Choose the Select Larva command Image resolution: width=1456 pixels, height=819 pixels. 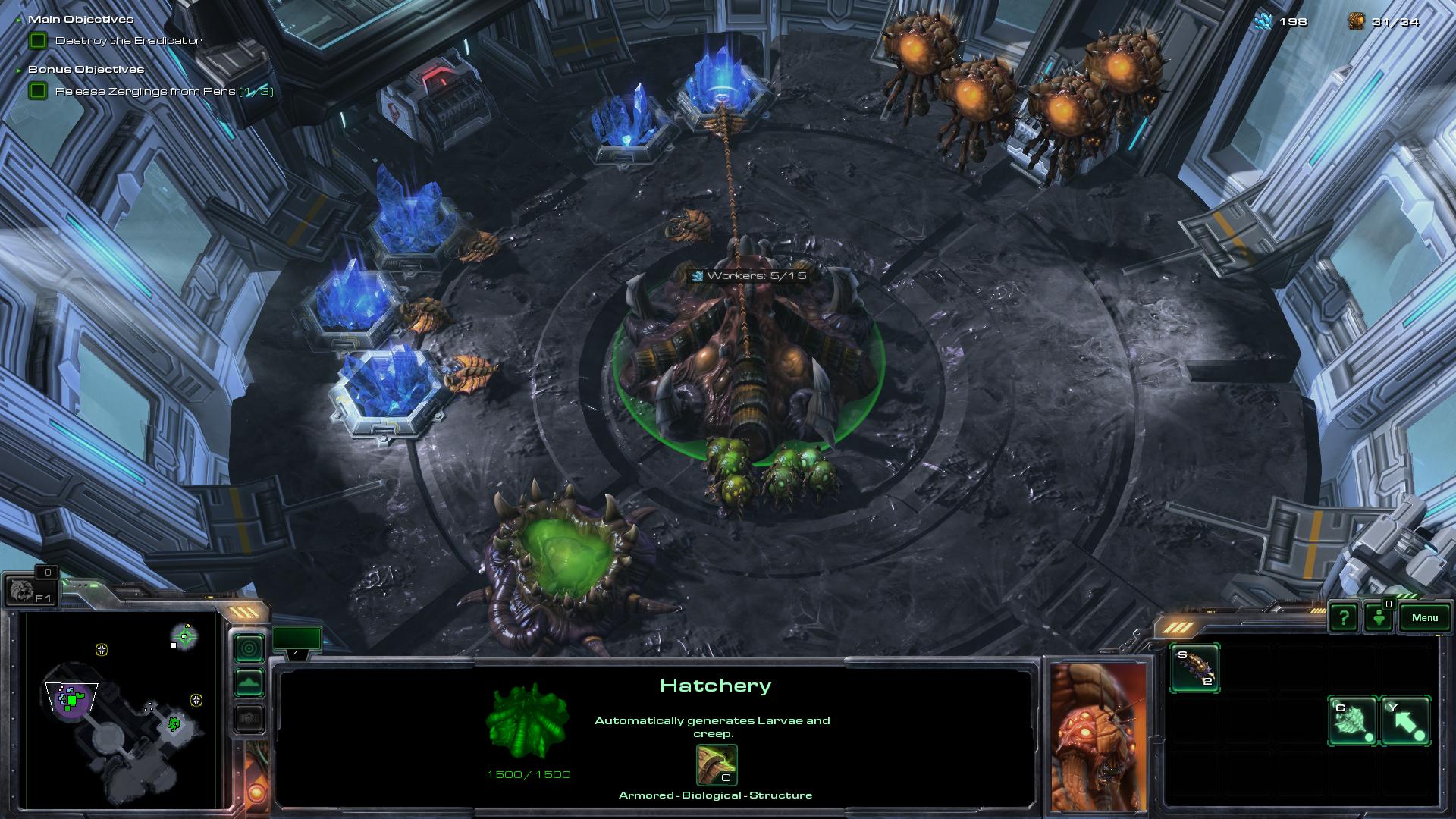click(1194, 668)
